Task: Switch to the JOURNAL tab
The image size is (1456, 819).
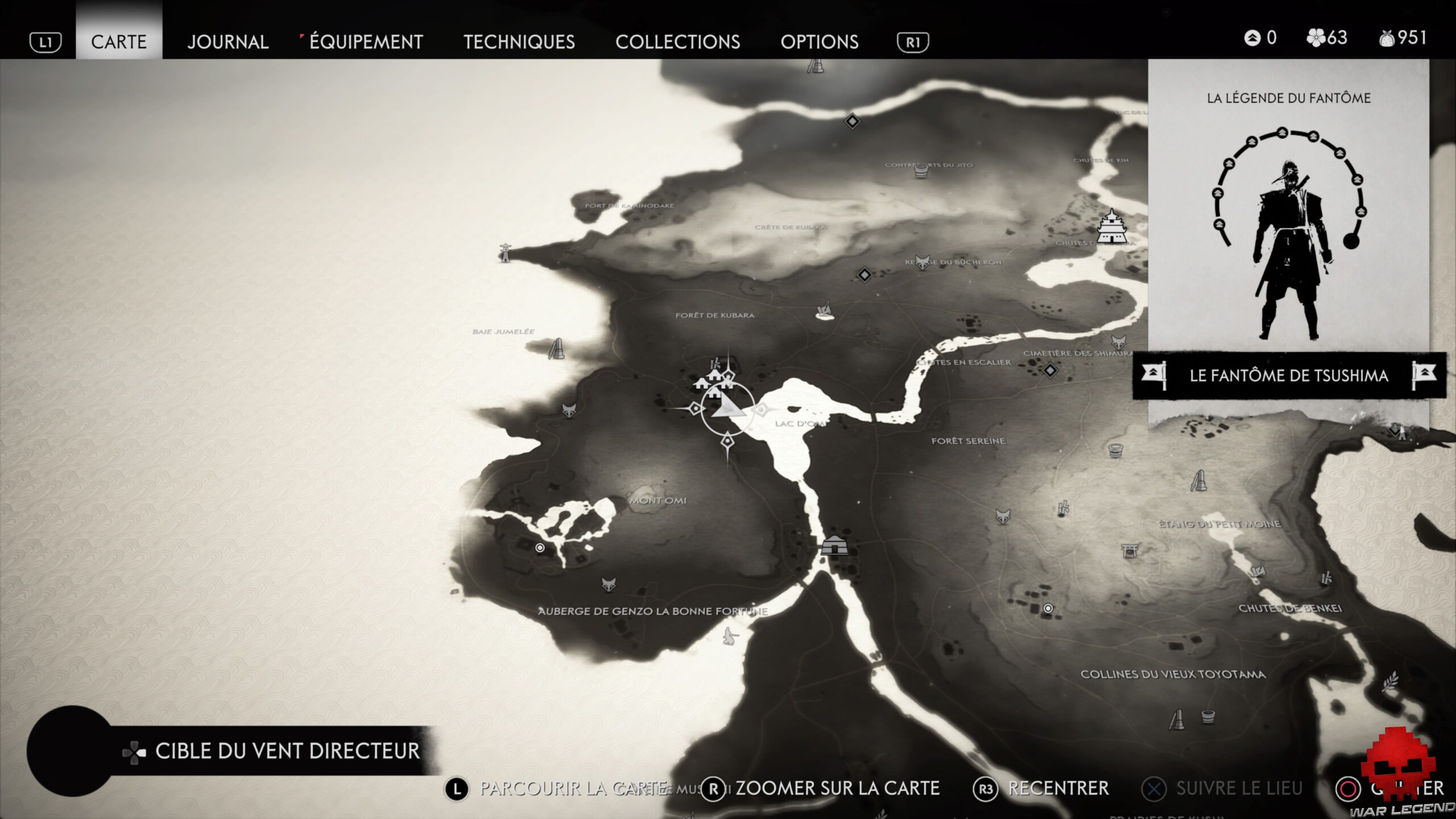Action: (227, 42)
